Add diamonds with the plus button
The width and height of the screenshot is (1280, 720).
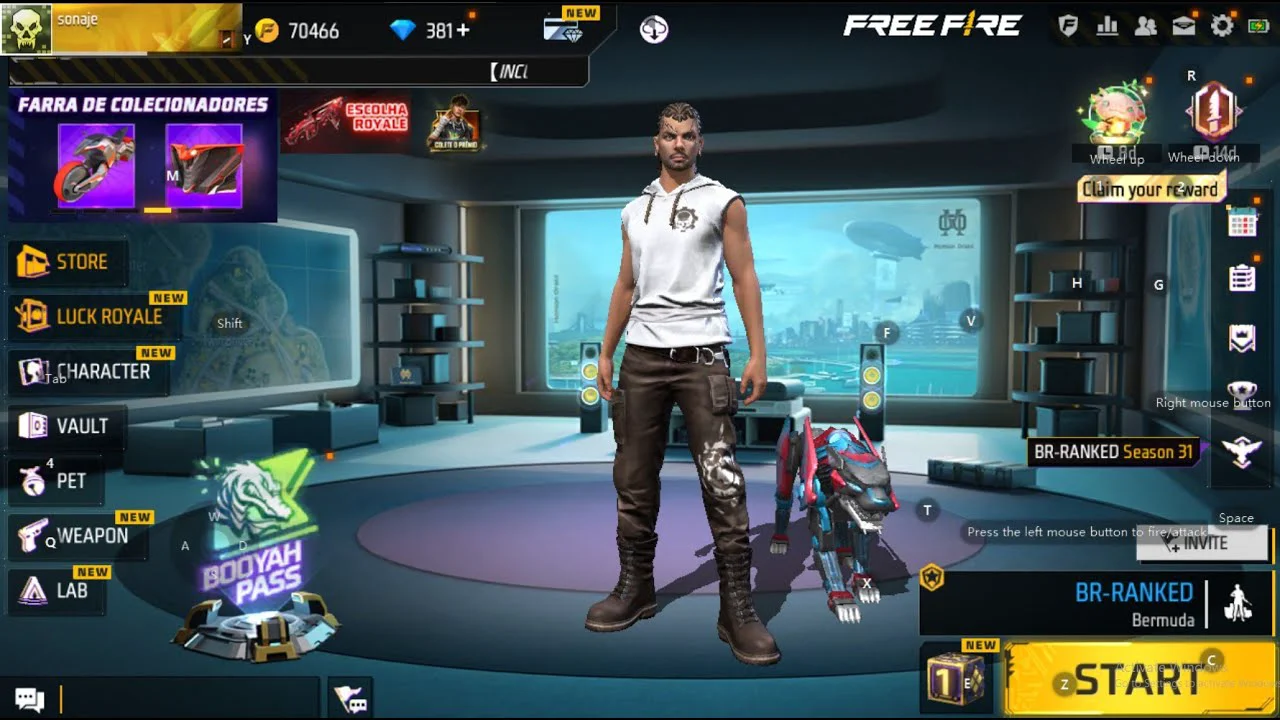[x=462, y=31]
